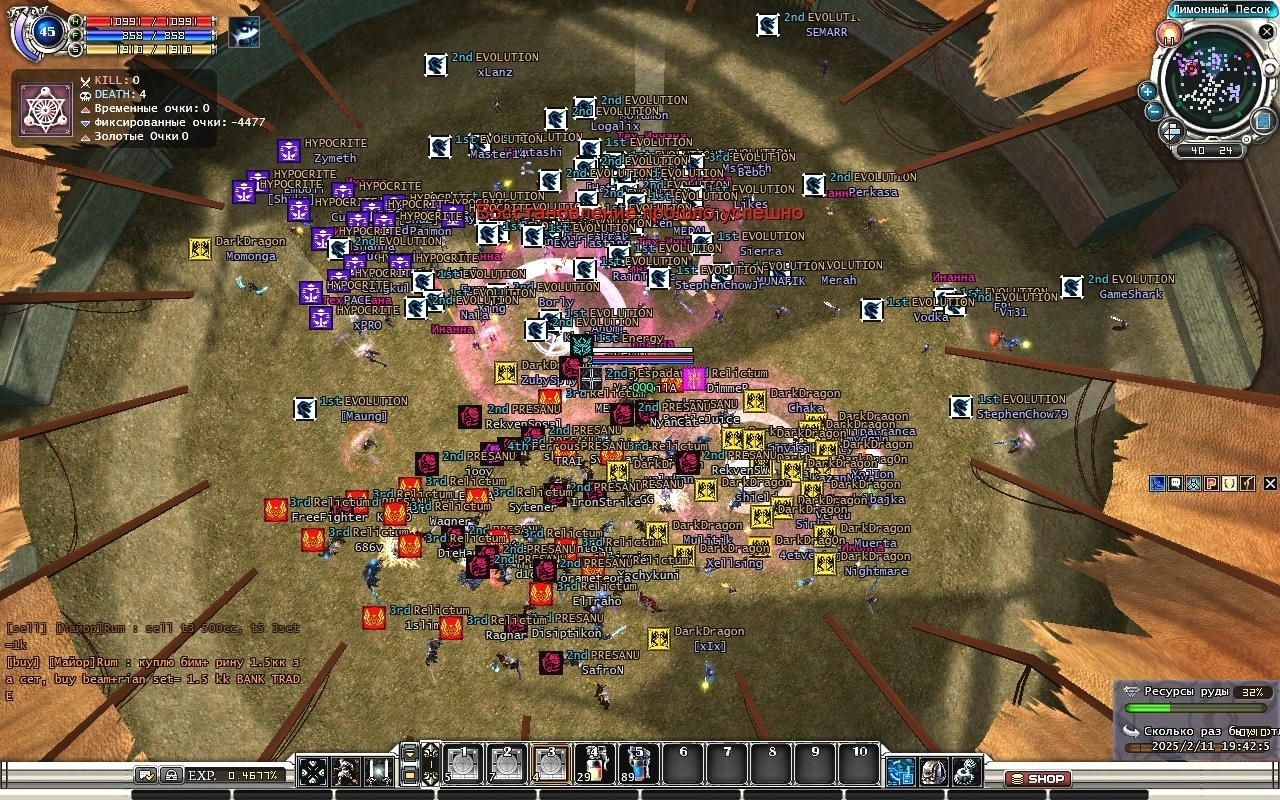Toggle the padlock icon next to the EXP bar
The height and width of the screenshot is (800, 1280).
point(171,775)
